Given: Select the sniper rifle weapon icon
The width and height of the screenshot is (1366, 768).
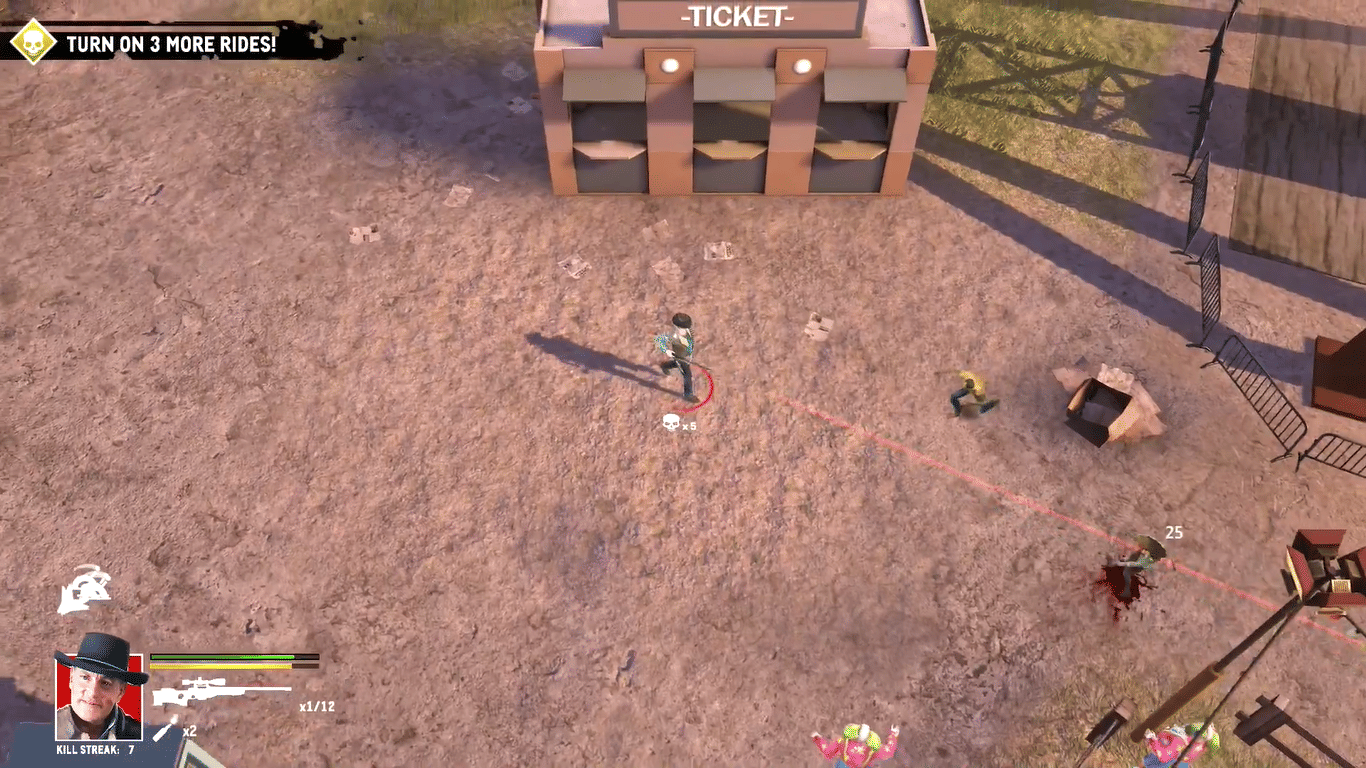Looking at the screenshot, I should (x=220, y=692).
